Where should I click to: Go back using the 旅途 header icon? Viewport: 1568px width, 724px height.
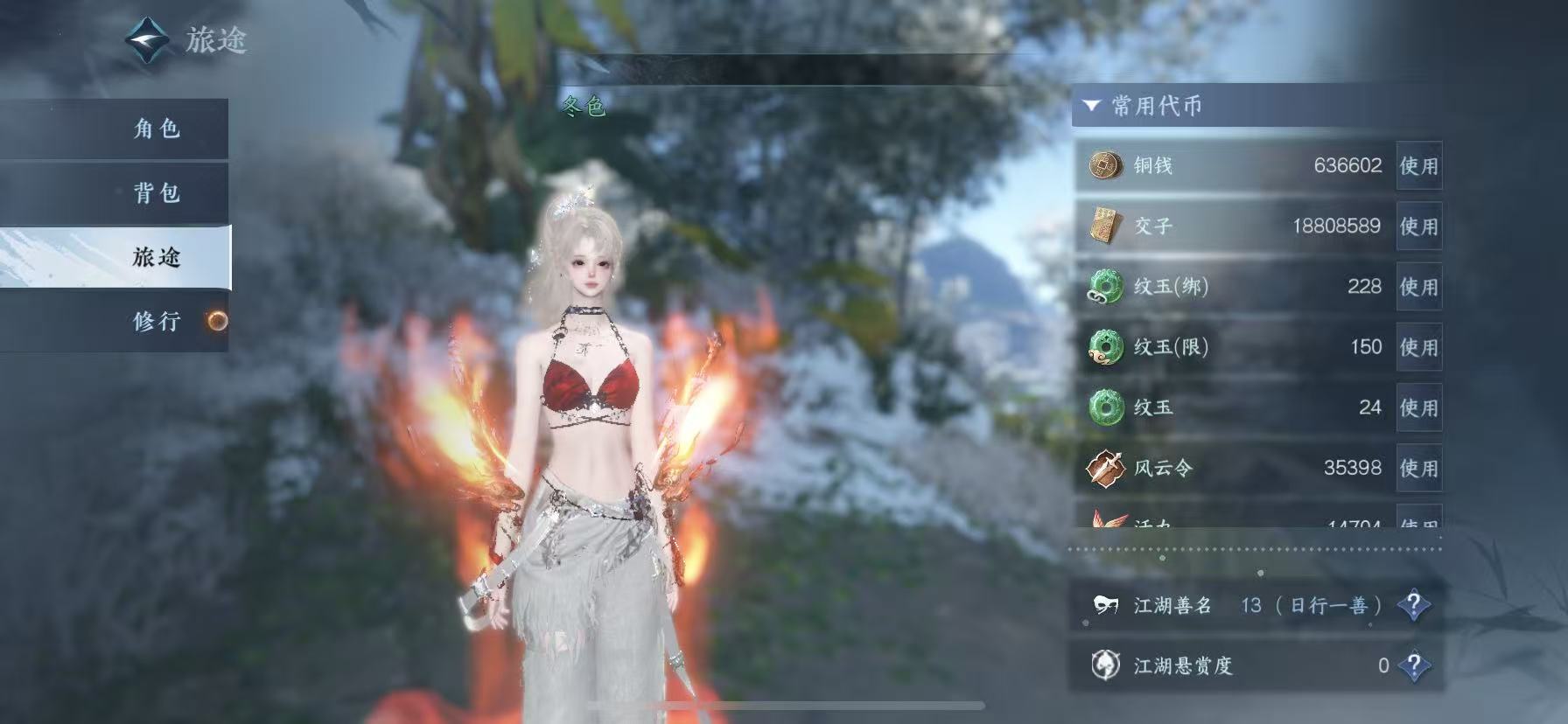point(146,40)
